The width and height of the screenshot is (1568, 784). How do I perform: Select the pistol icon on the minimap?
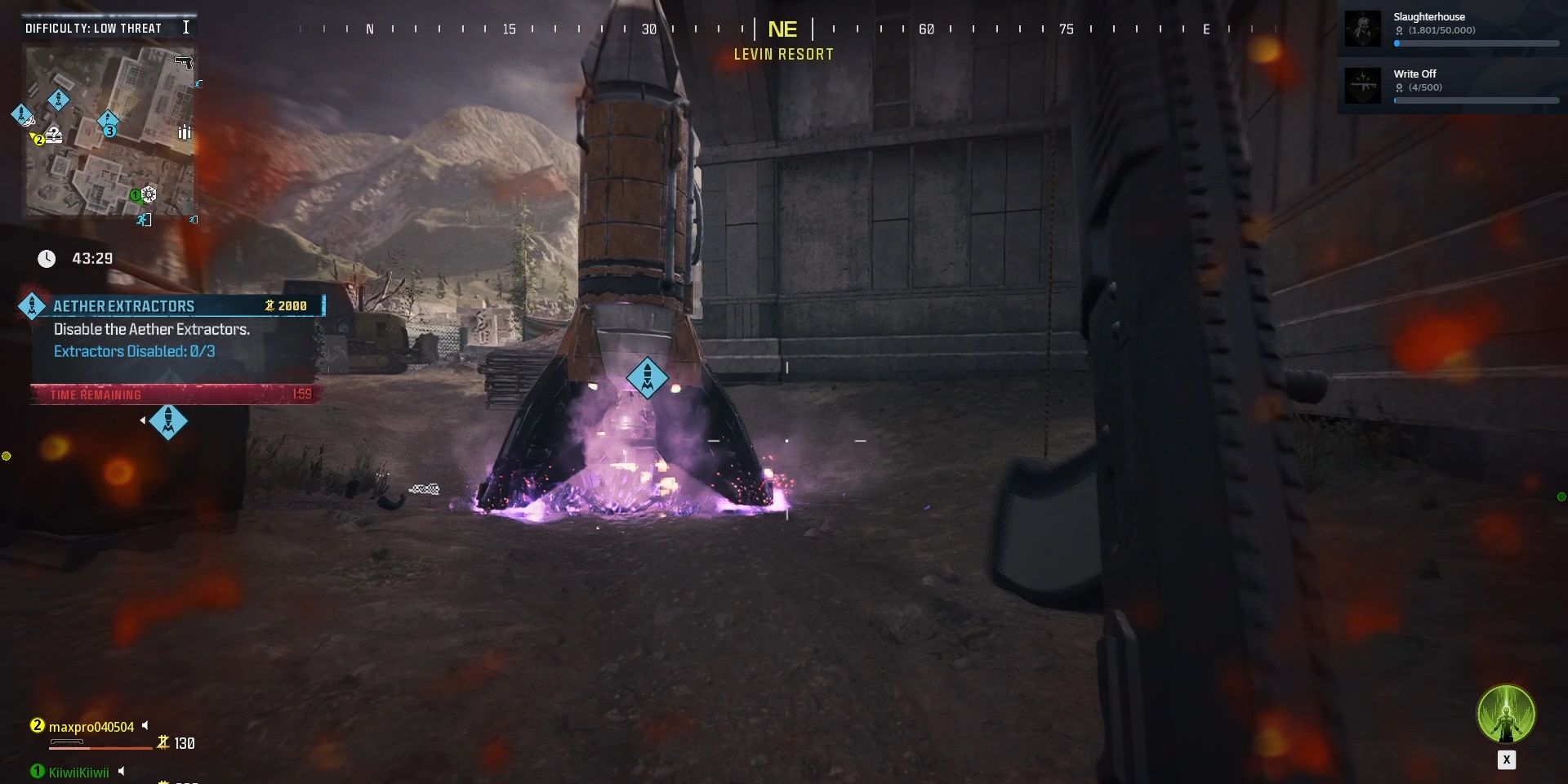point(184,63)
